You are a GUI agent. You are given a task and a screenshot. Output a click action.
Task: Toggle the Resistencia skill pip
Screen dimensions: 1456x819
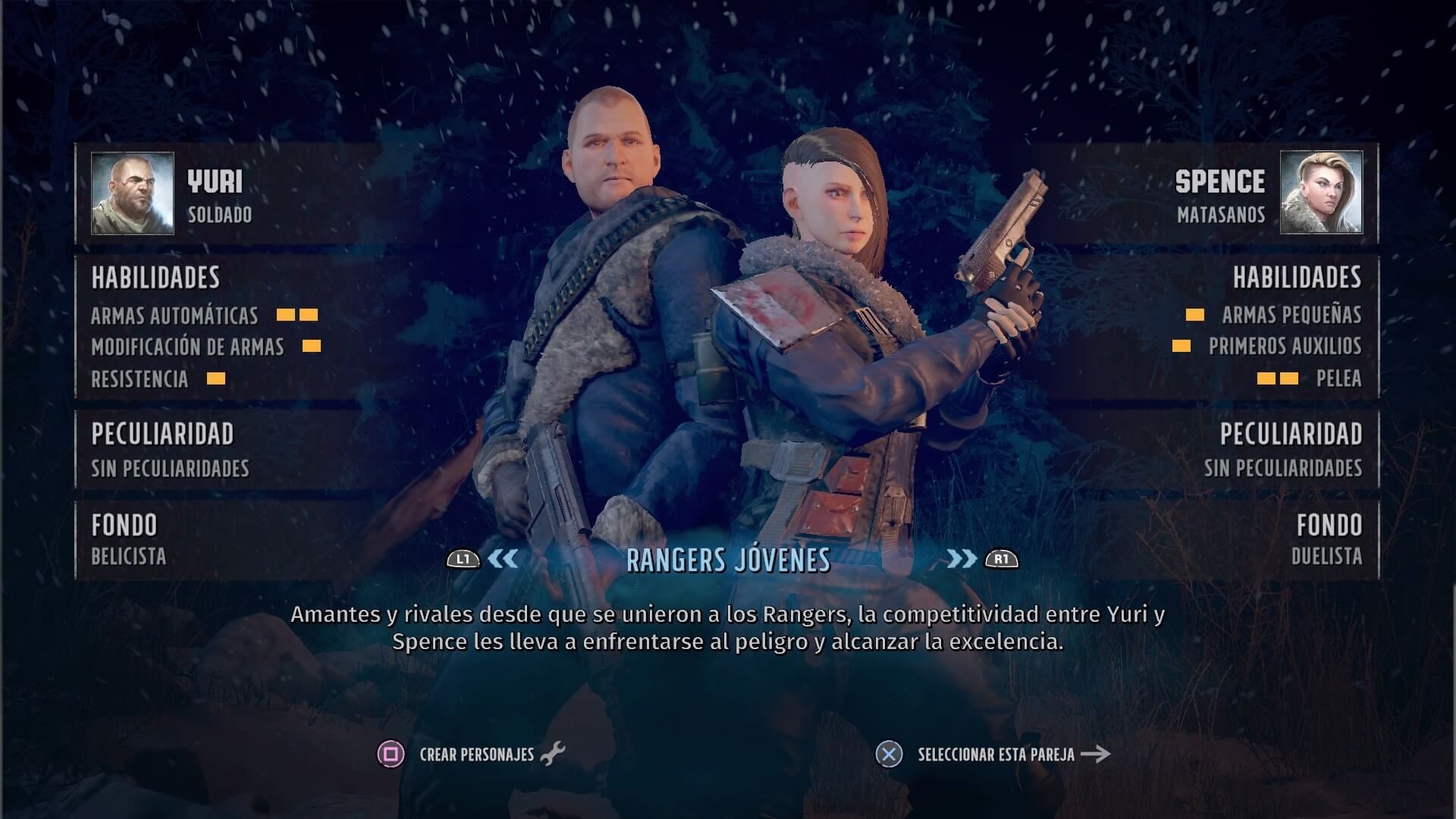tap(218, 378)
